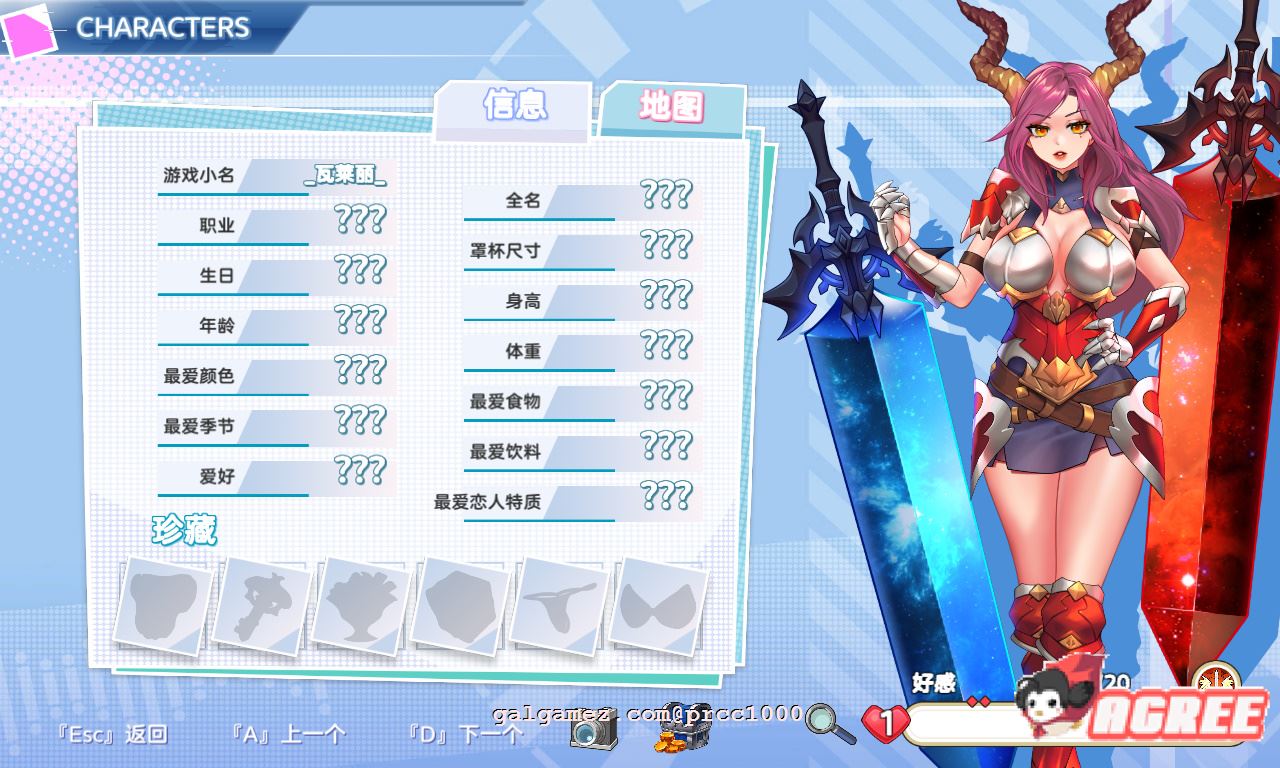Viewport: 1280px width, 768px height.
Task: Click the pink square icon beside CHARACTERS
Action: point(28,28)
